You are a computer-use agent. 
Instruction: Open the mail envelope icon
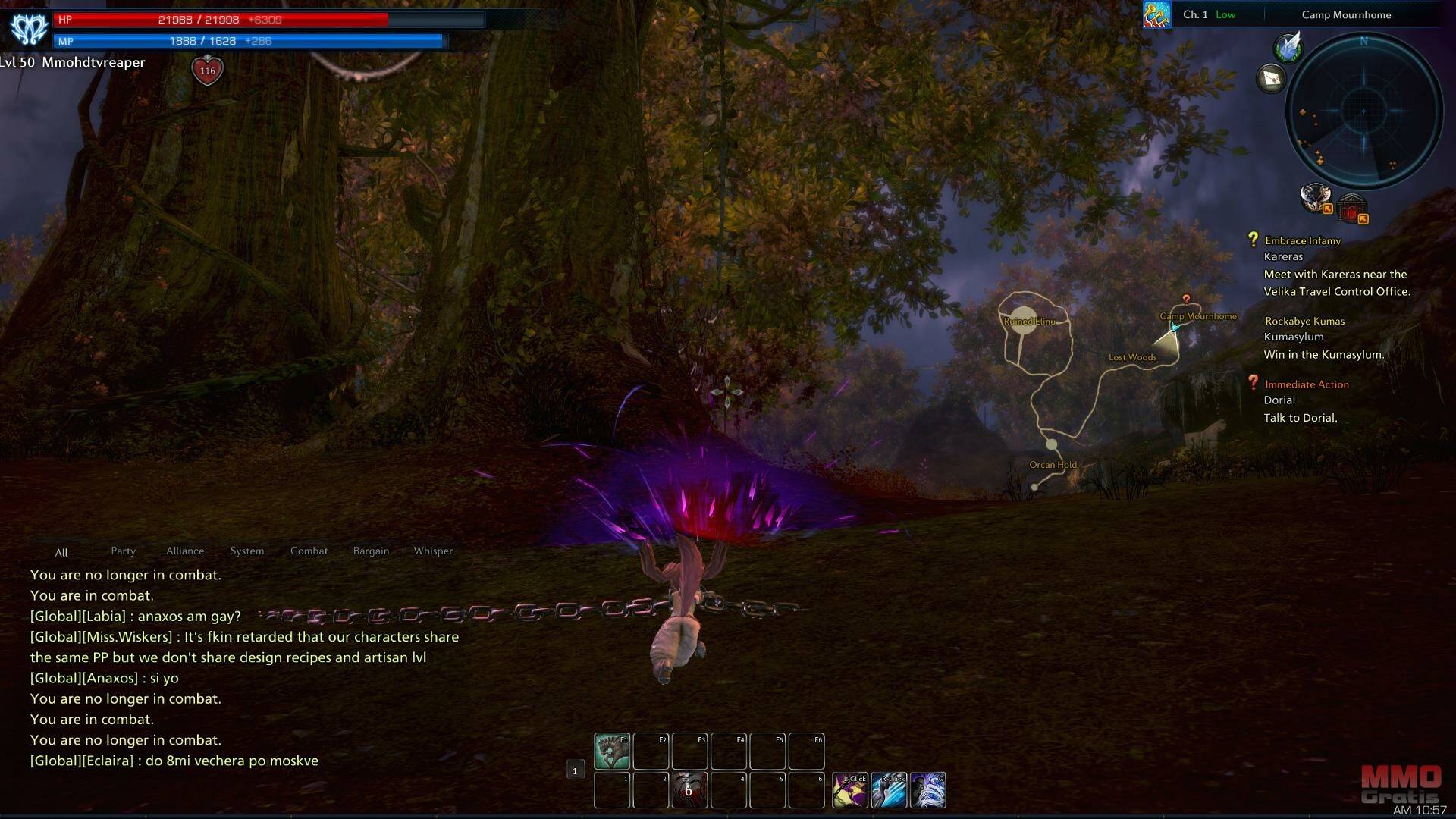[x=1272, y=78]
